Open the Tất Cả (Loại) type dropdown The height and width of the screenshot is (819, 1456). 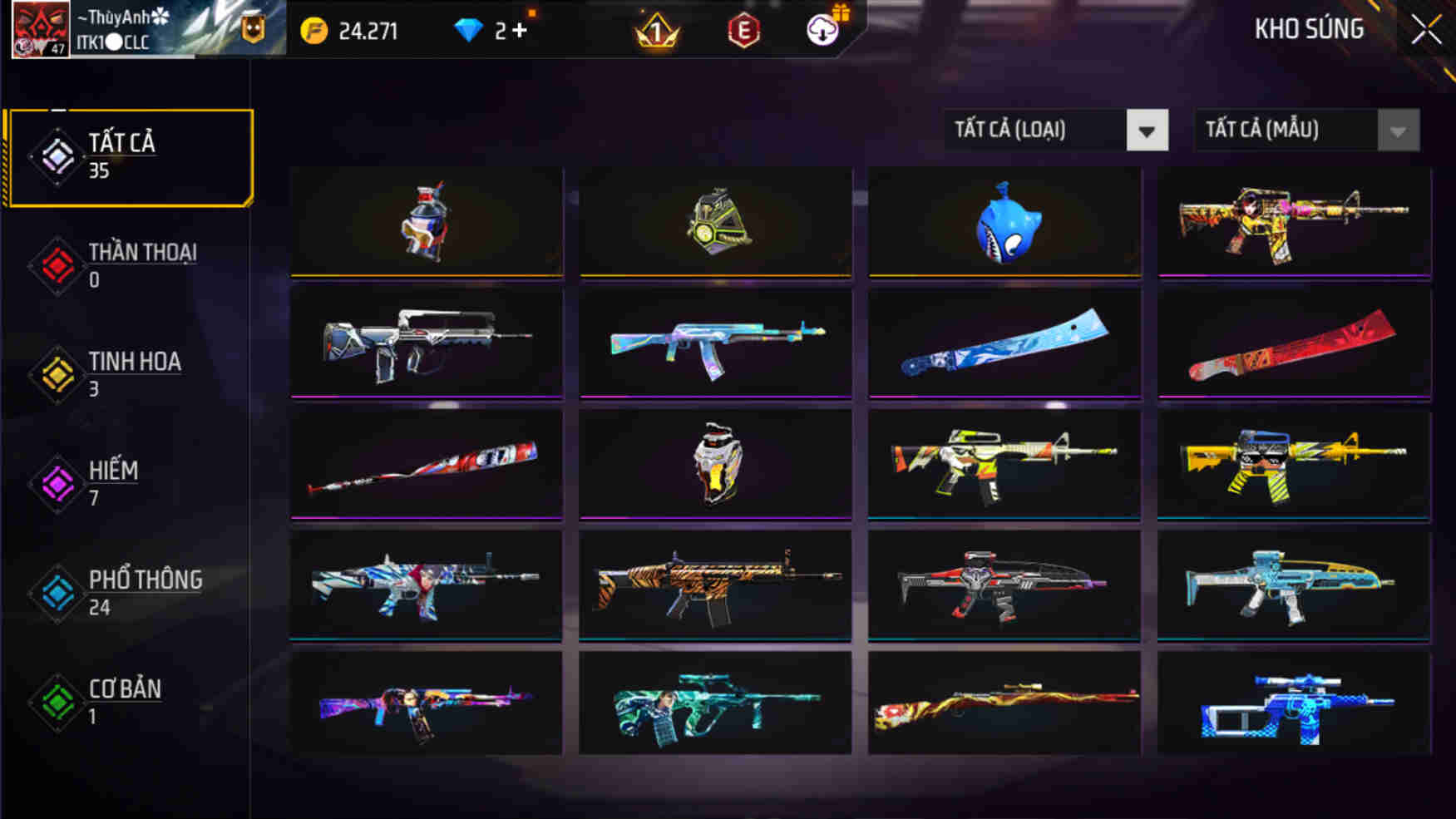click(x=1055, y=130)
